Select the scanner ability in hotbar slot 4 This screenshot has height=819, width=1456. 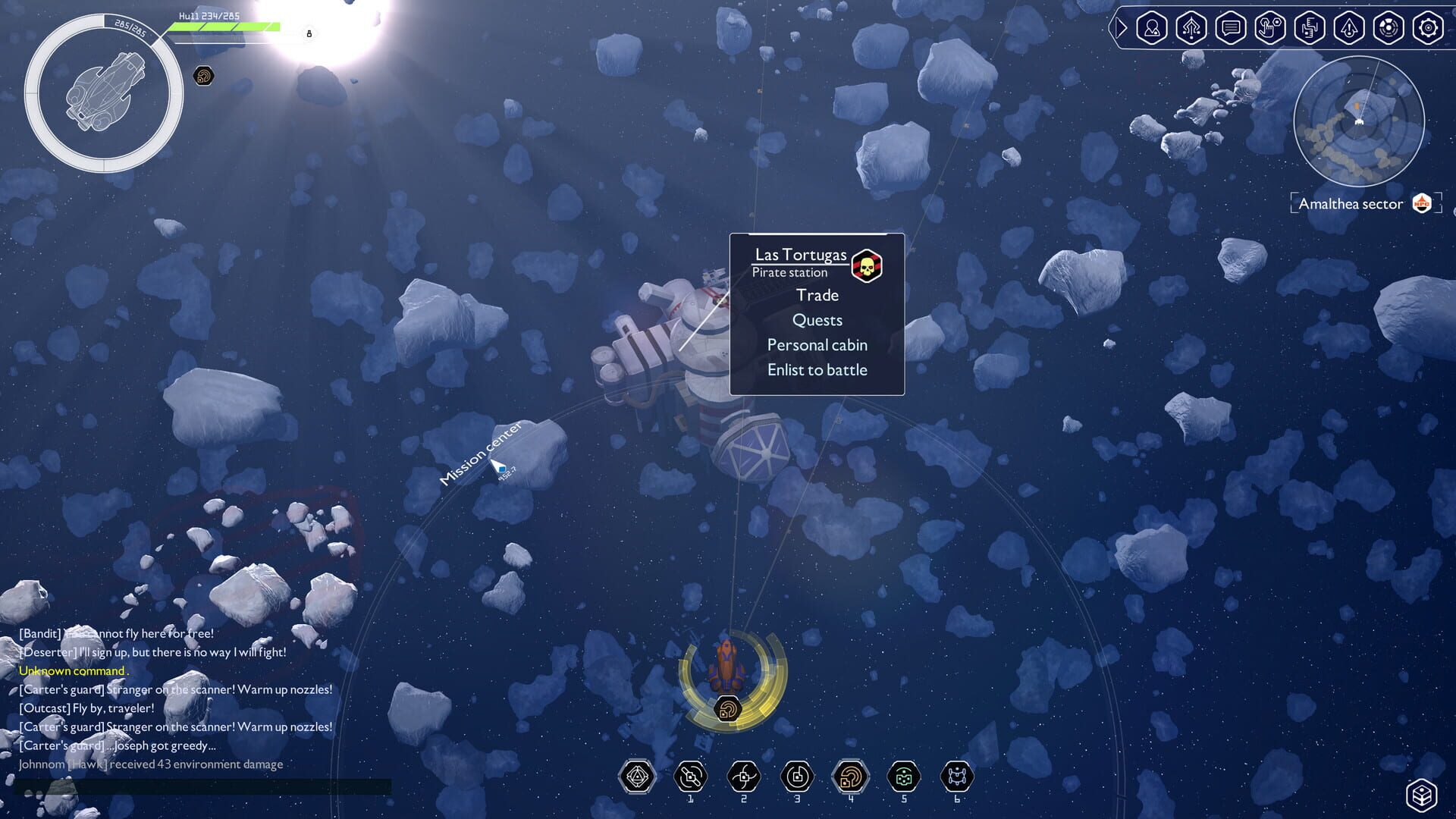pyautogui.click(x=850, y=776)
